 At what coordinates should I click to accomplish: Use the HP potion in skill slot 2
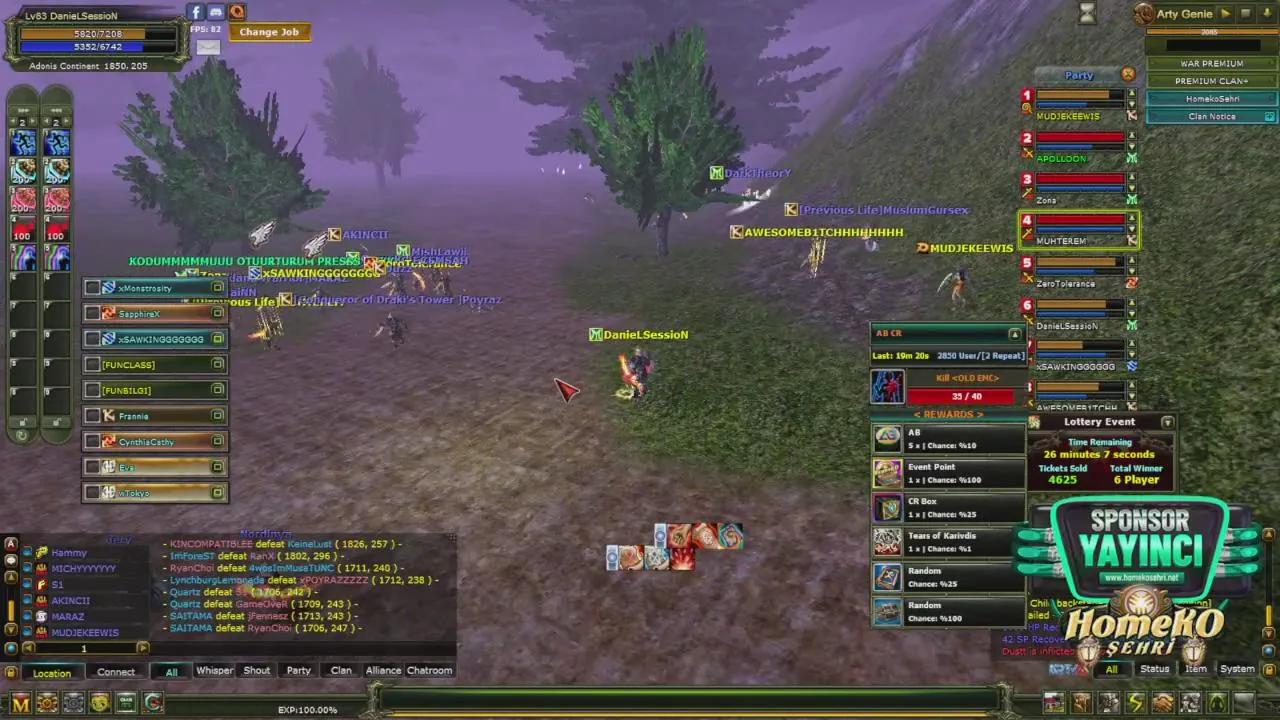(x=22, y=170)
